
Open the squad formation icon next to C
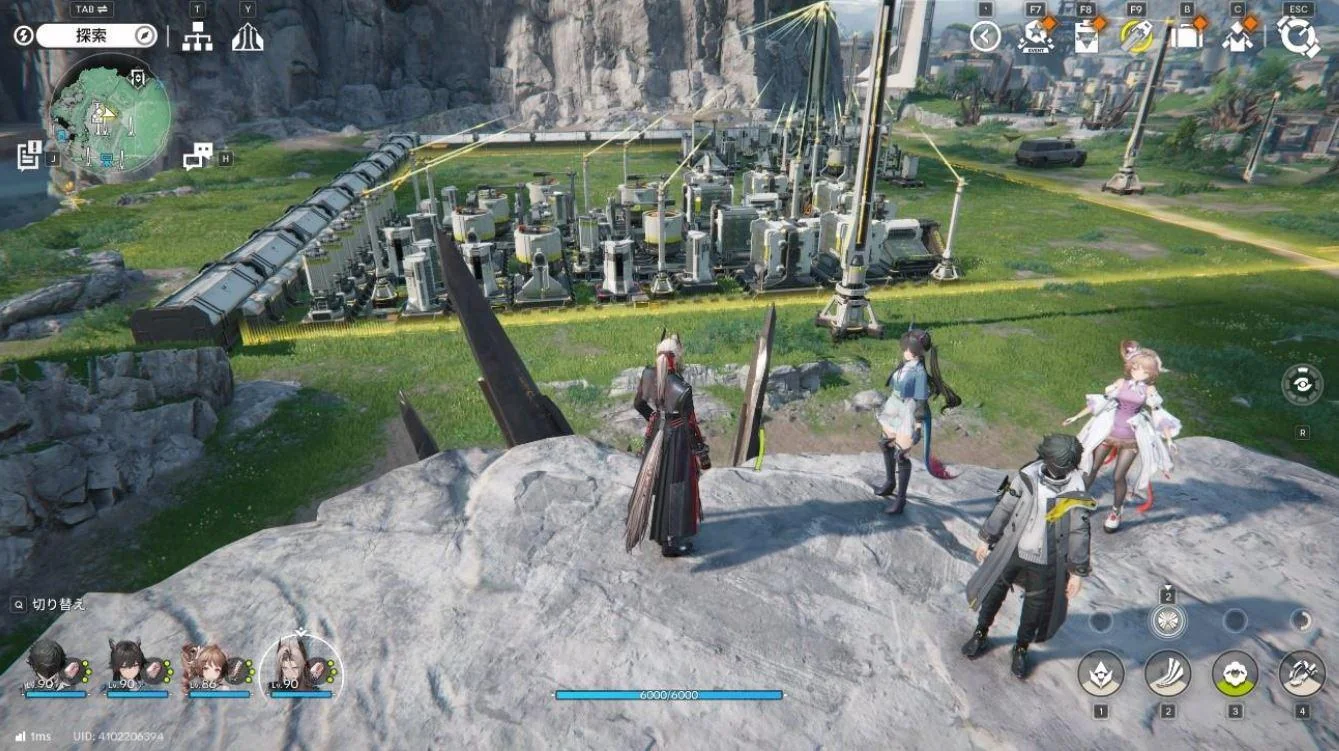pos(1236,36)
